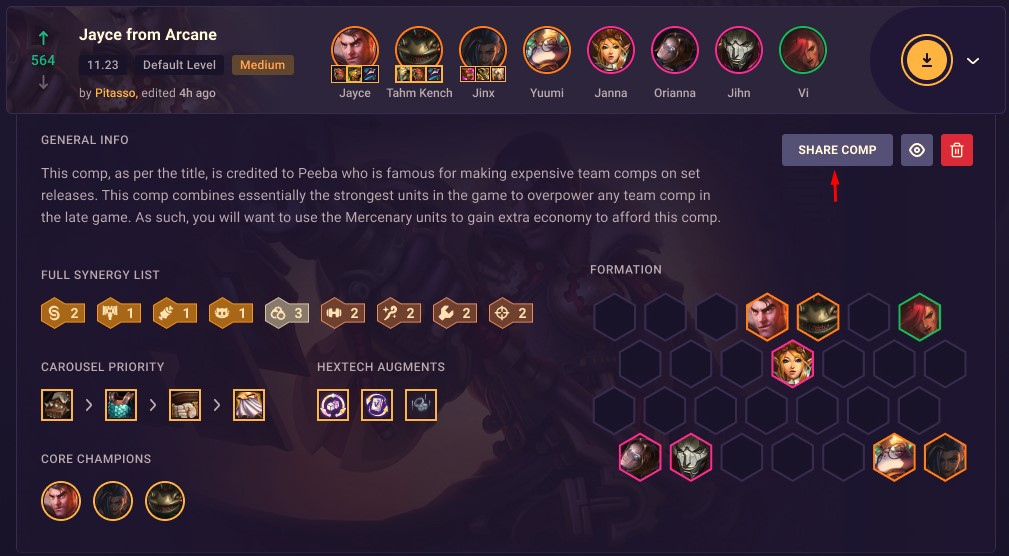
Task: Select the Jihn champion portrait in the top row
Action: 739,50
